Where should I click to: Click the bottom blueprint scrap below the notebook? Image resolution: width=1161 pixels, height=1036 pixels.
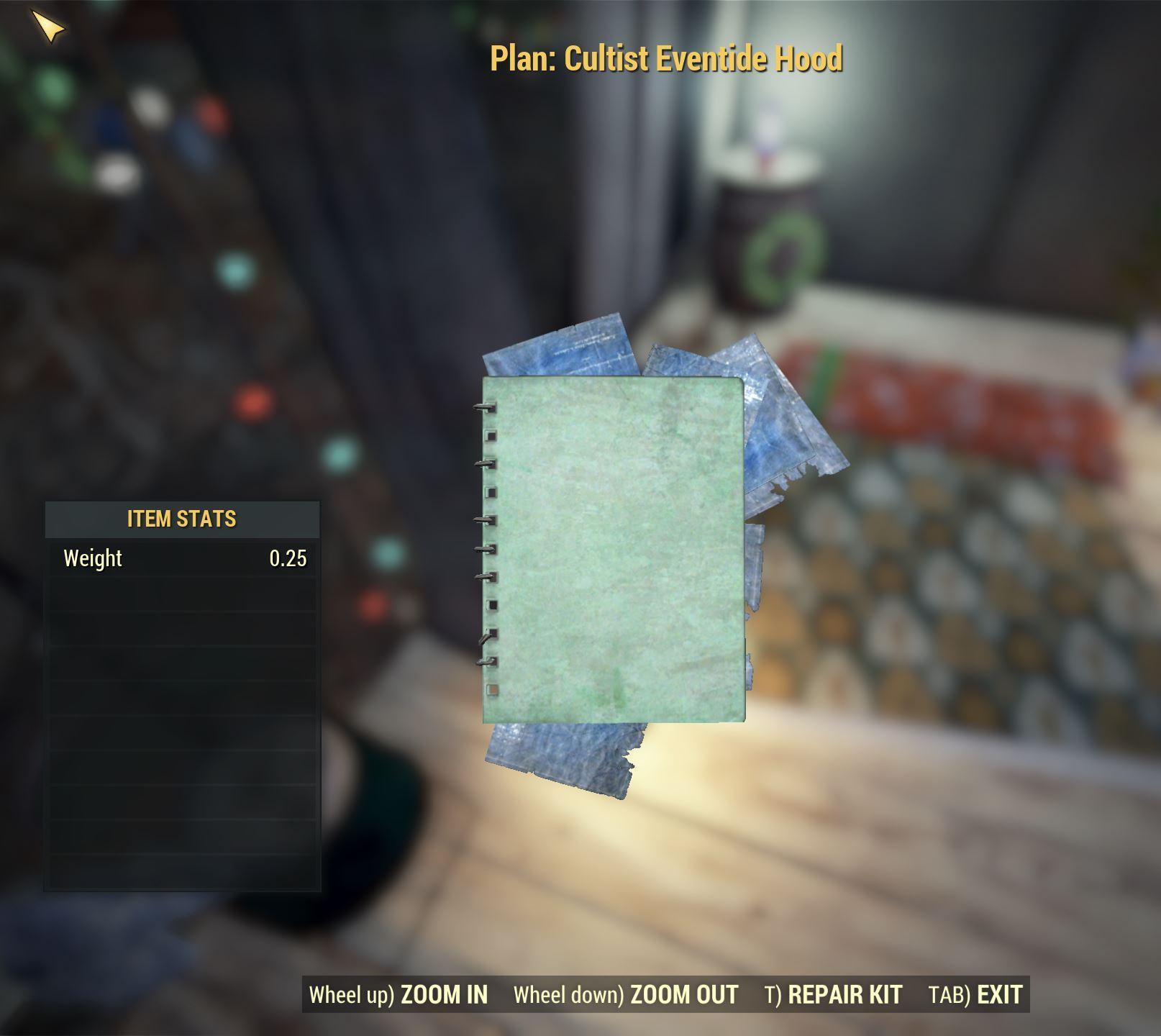pyautogui.click(x=568, y=755)
